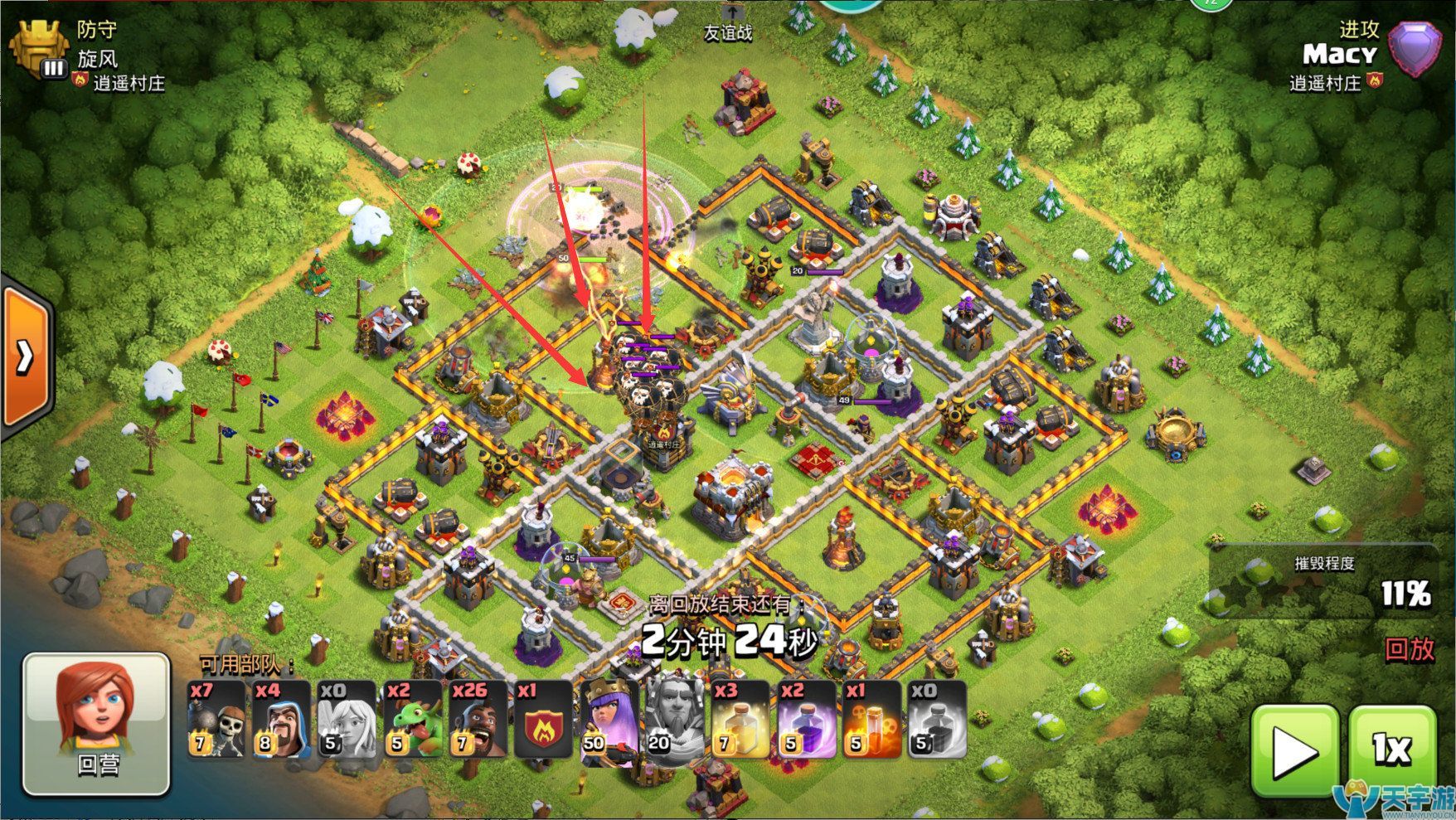Select the Hog Rider troop slot

(478, 720)
